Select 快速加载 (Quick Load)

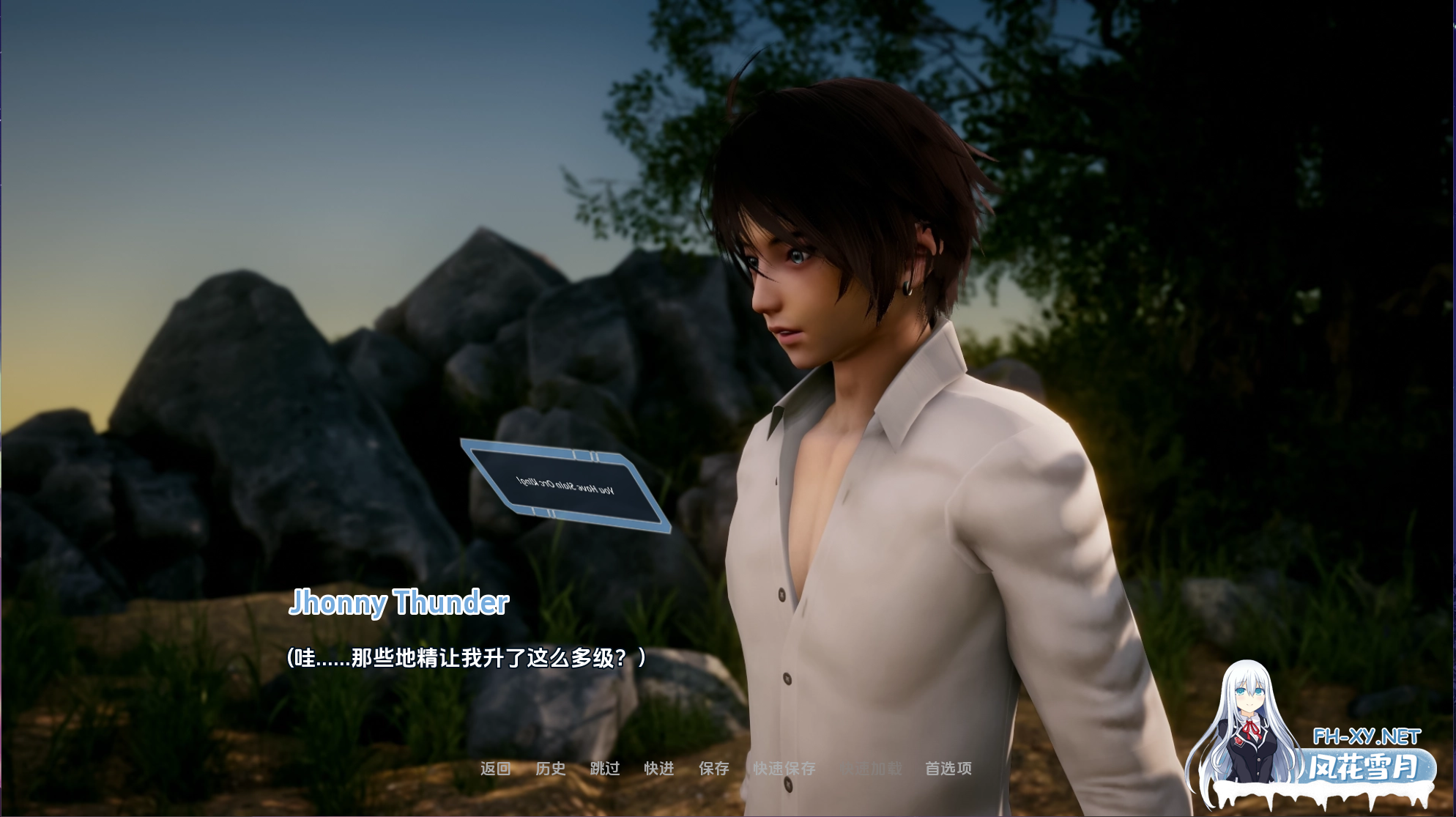871,768
